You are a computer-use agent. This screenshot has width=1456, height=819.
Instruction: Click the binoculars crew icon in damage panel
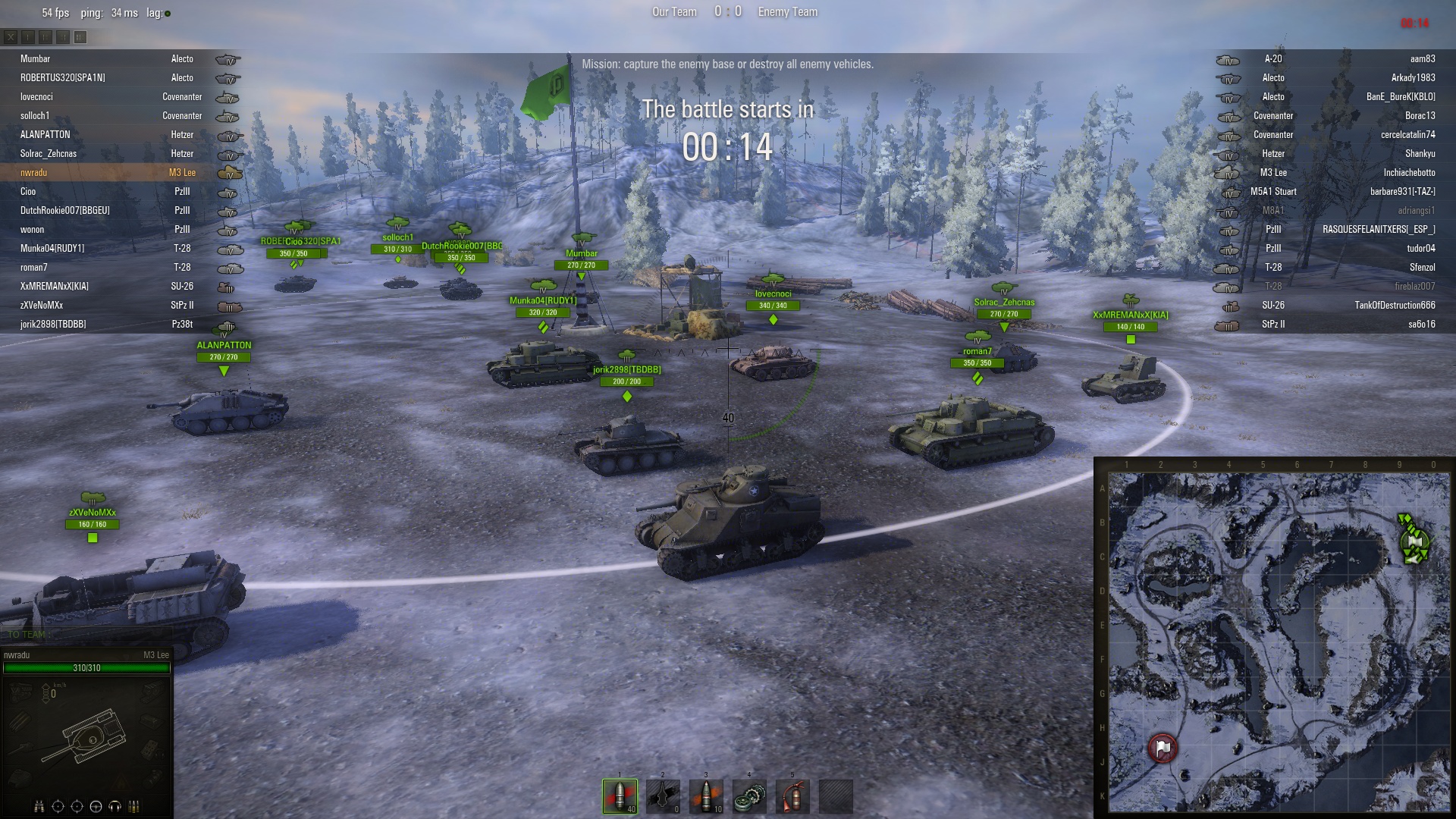tap(39, 806)
